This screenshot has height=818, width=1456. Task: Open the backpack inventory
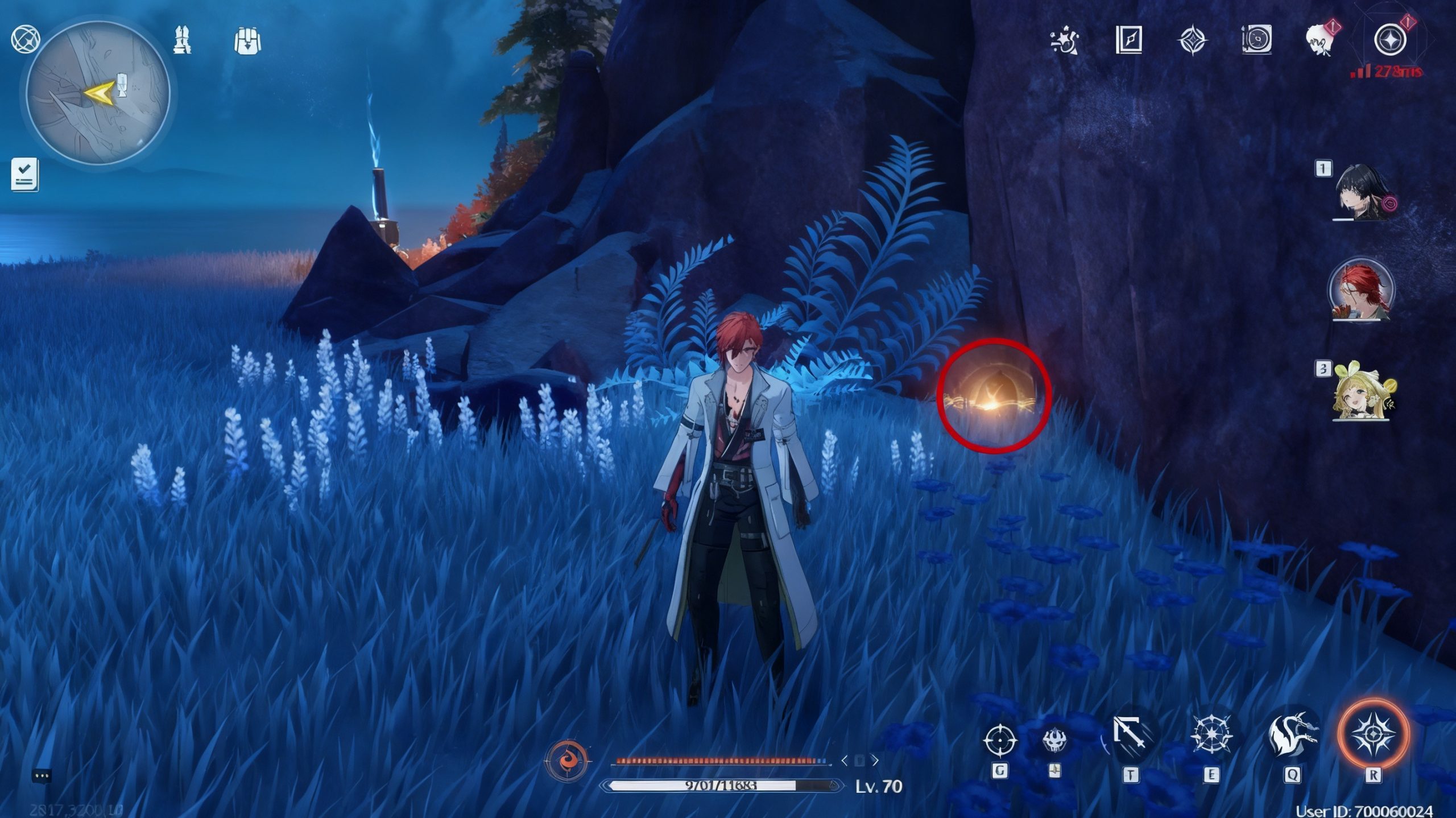click(x=247, y=41)
